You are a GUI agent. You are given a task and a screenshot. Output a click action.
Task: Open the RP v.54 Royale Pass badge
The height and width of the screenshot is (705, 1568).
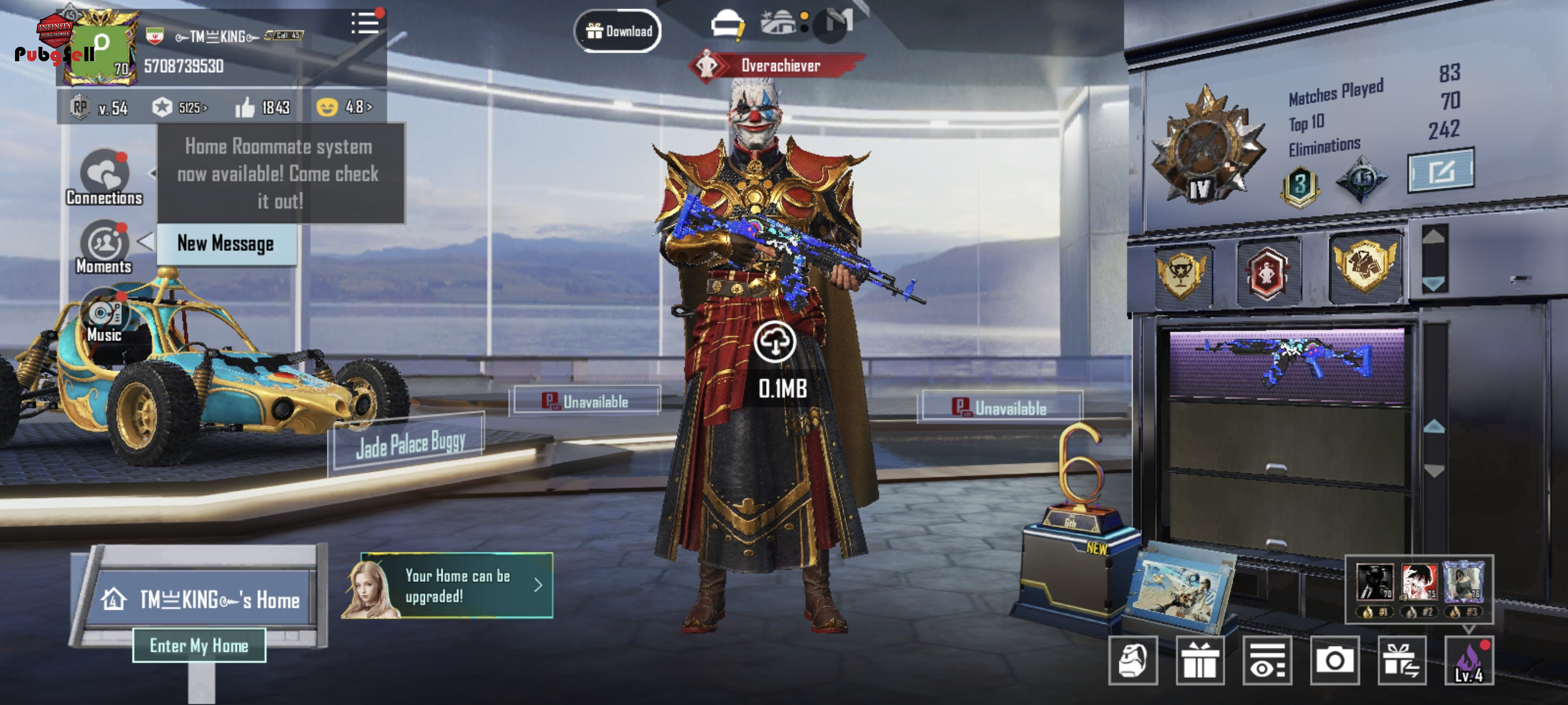pos(99,107)
